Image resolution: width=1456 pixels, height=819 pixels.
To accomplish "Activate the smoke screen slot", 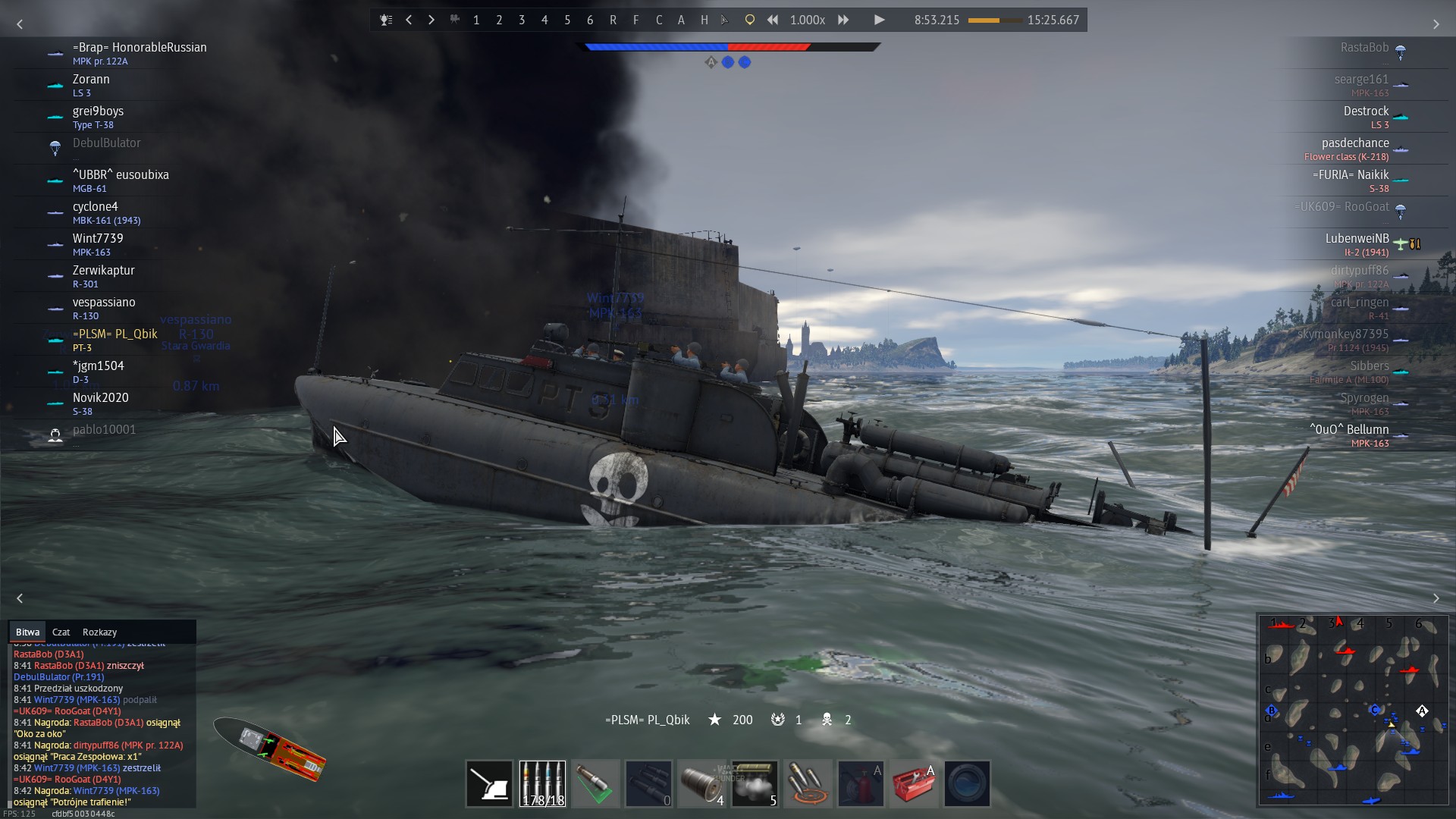I will coord(755,783).
